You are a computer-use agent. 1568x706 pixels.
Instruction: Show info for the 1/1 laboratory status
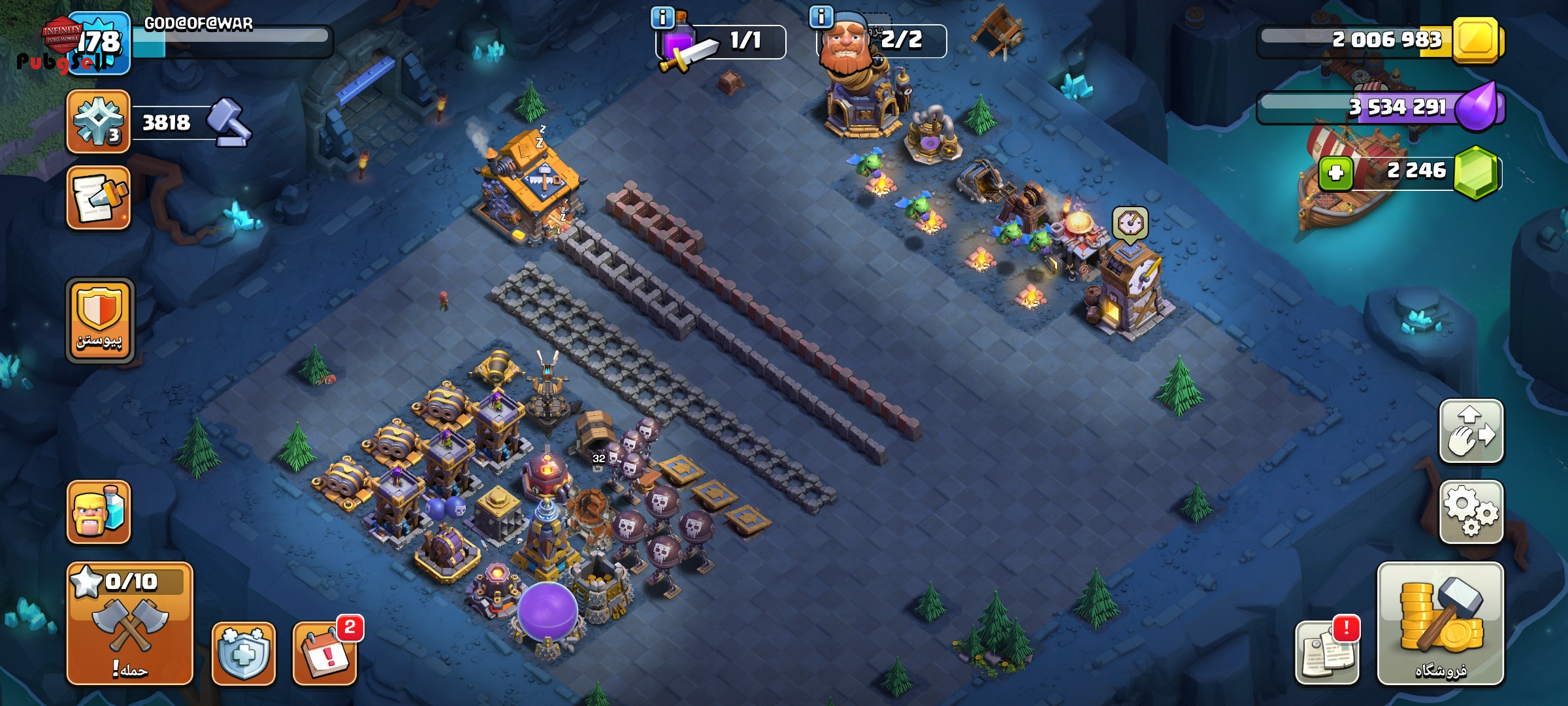pyautogui.click(x=662, y=18)
